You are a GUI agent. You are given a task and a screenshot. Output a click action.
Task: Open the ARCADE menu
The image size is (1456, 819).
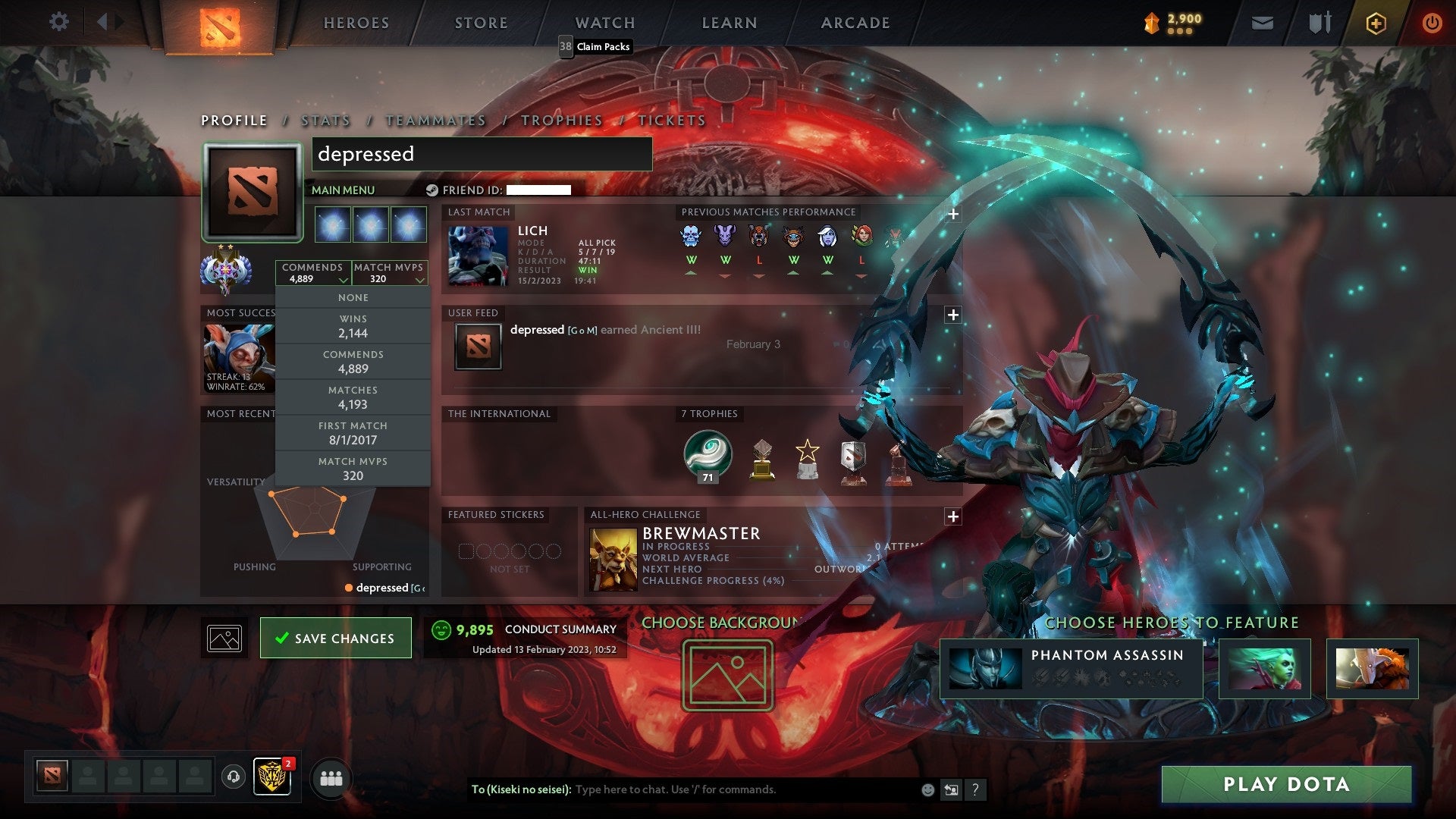(855, 23)
